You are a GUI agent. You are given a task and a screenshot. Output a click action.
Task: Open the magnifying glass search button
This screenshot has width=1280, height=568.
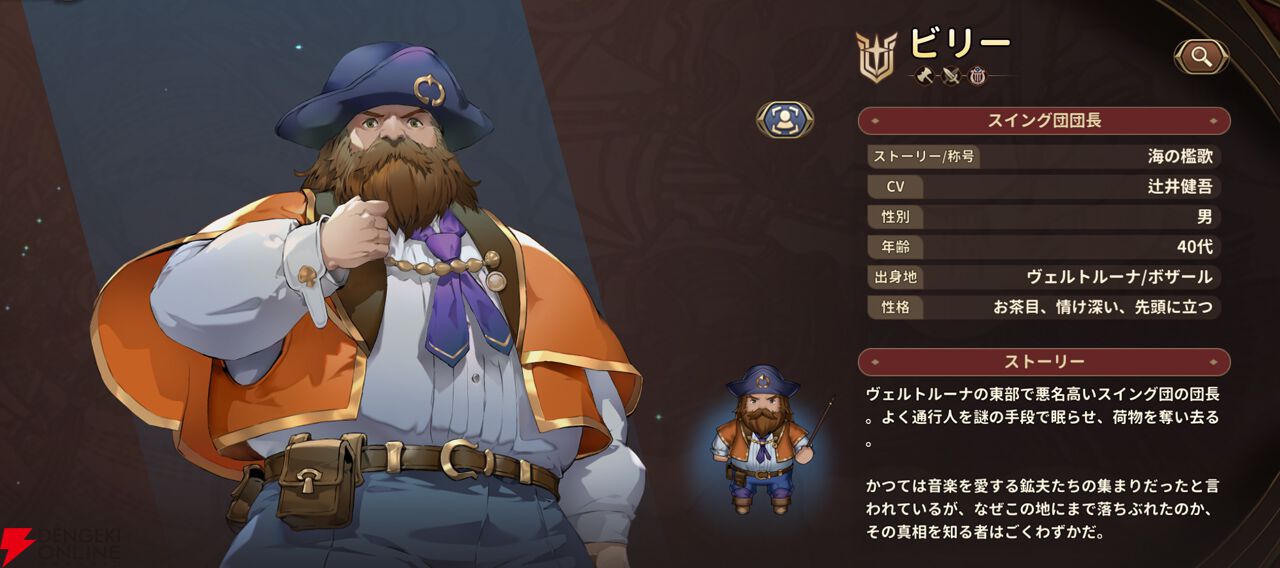1201,57
